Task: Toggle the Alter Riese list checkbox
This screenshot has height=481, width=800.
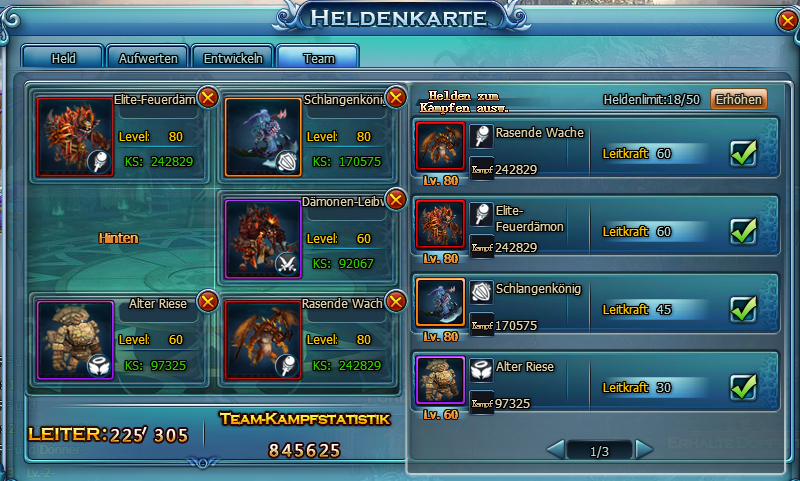Action: click(743, 386)
